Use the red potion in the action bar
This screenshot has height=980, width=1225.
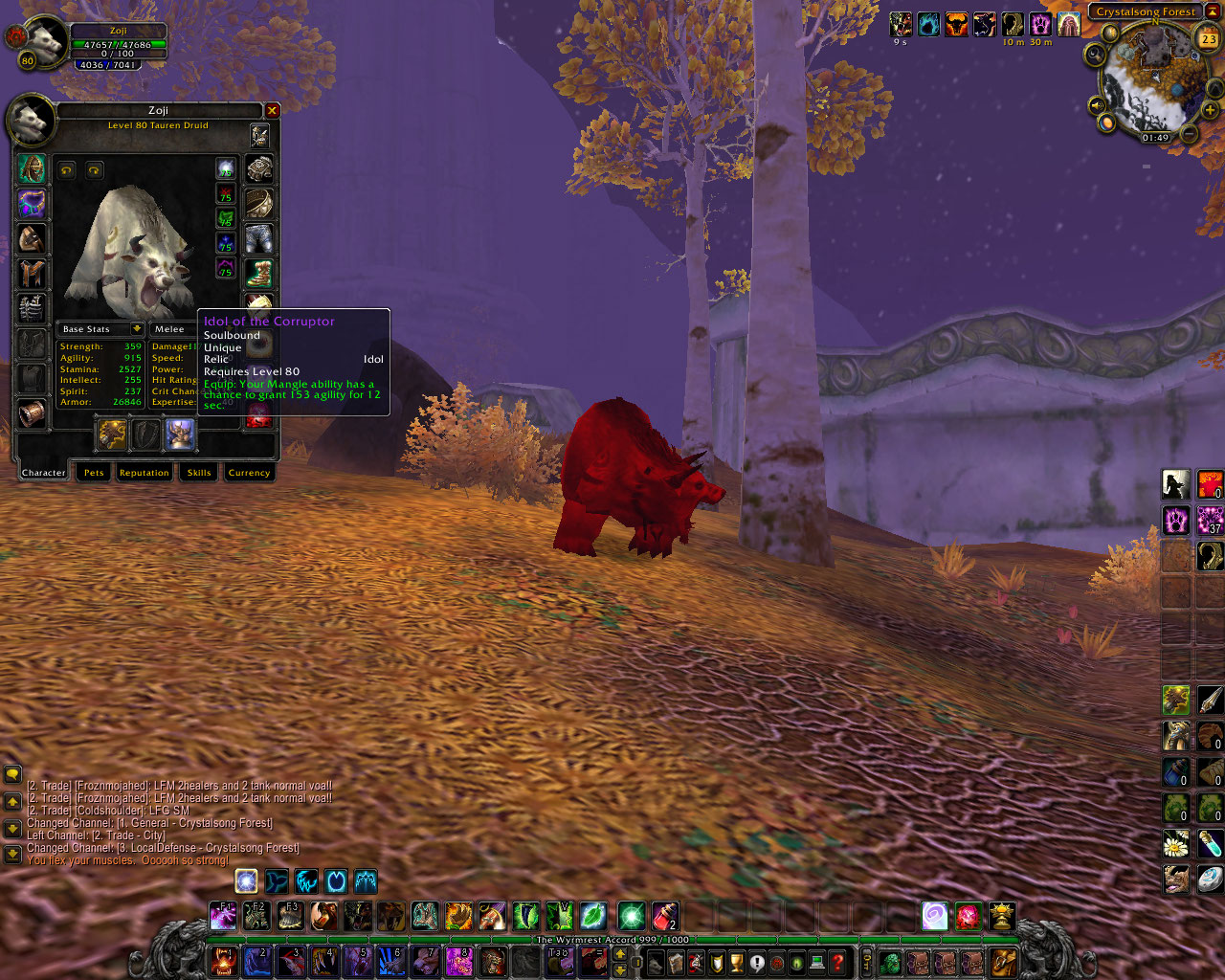click(665, 917)
